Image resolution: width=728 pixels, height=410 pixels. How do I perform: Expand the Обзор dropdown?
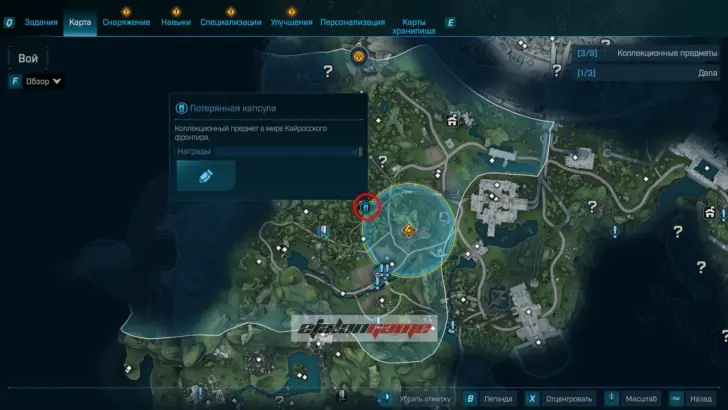coord(42,81)
